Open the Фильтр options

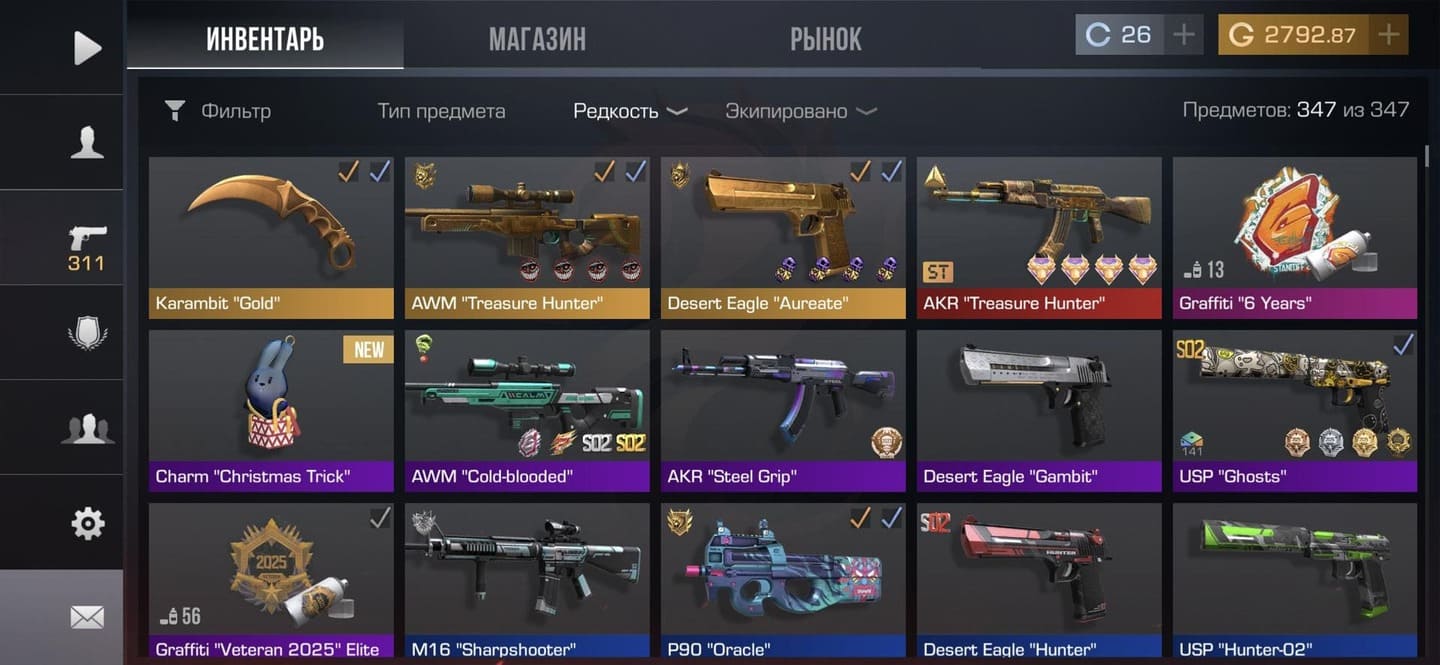(x=218, y=111)
